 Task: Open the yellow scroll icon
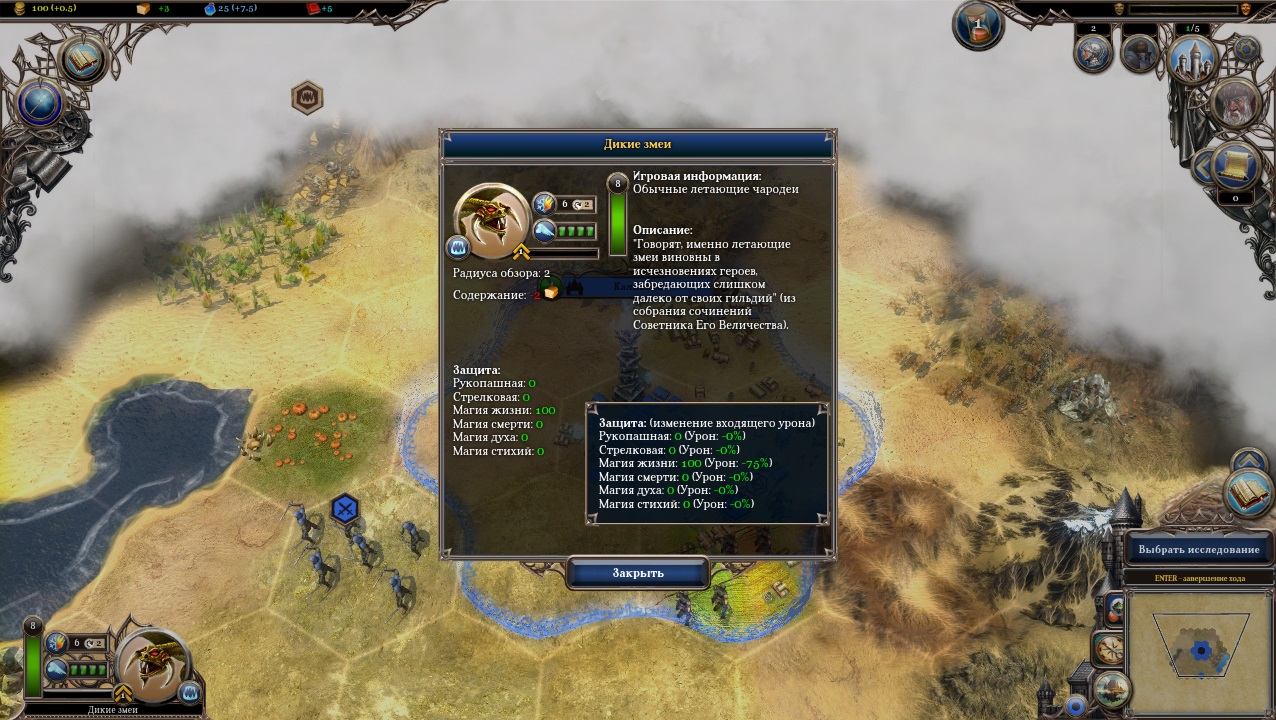click(1236, 165)
